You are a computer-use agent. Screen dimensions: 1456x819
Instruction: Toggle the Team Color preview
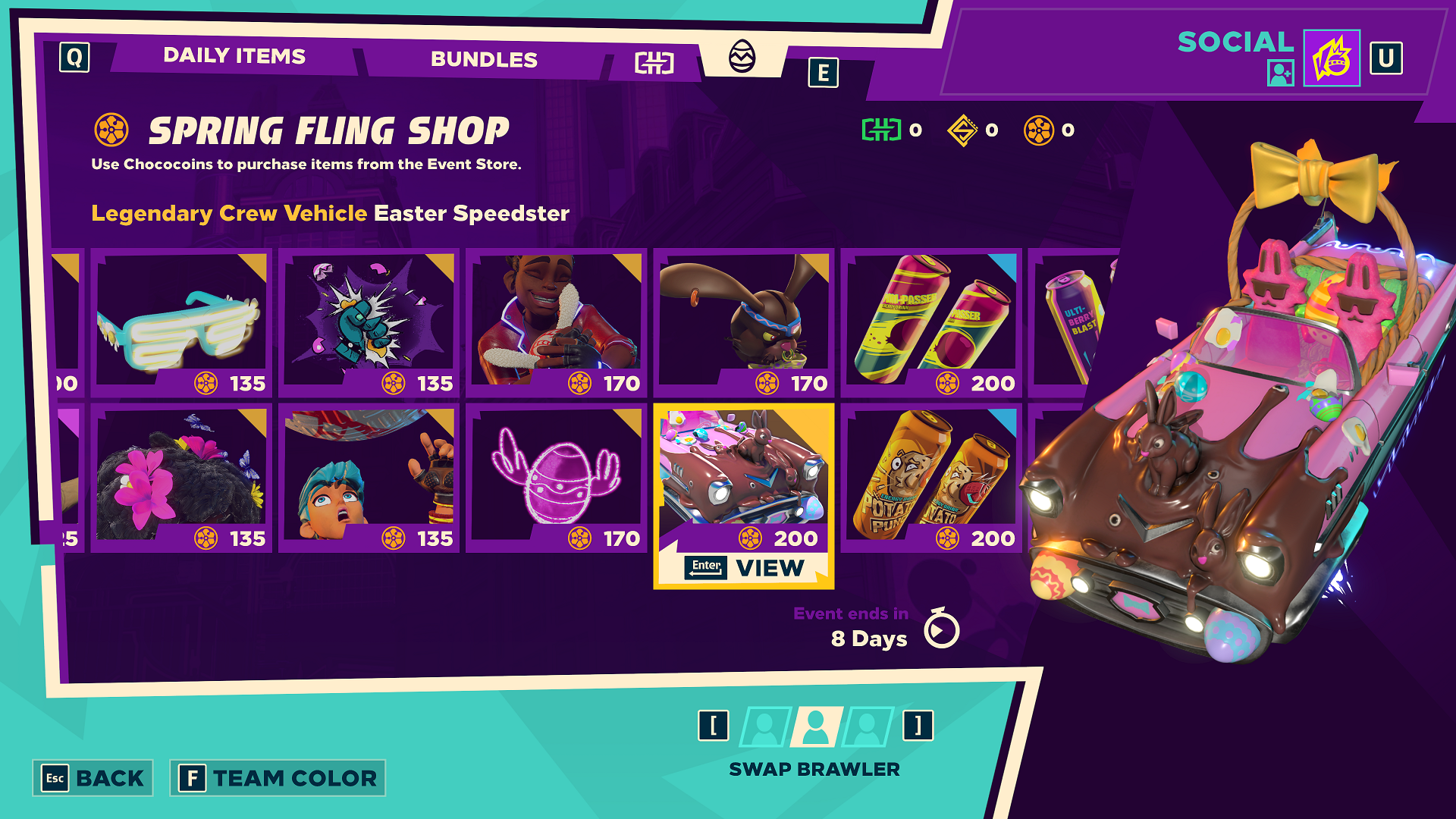point(278,778)
